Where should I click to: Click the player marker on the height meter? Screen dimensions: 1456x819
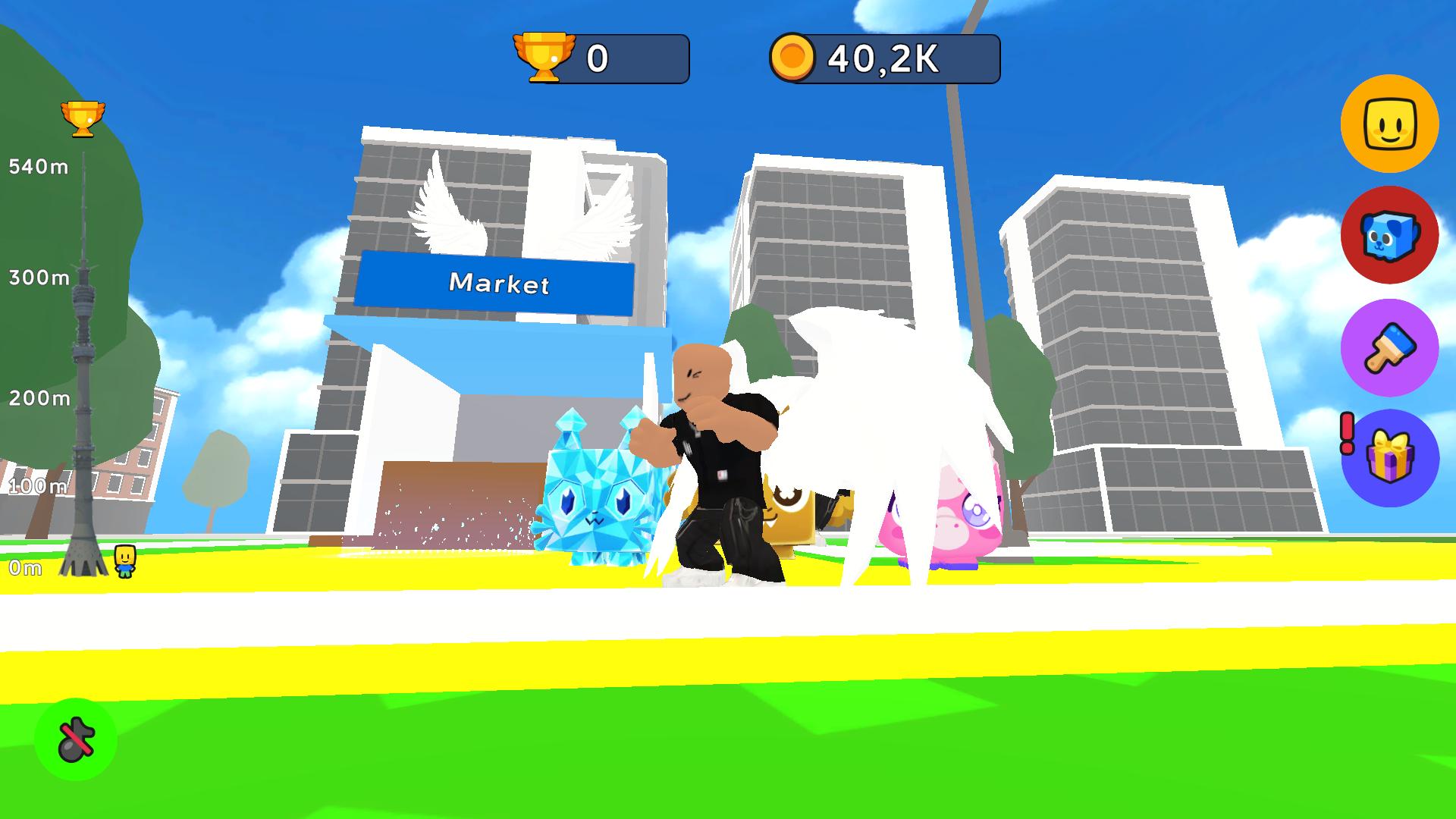[124, 561]
